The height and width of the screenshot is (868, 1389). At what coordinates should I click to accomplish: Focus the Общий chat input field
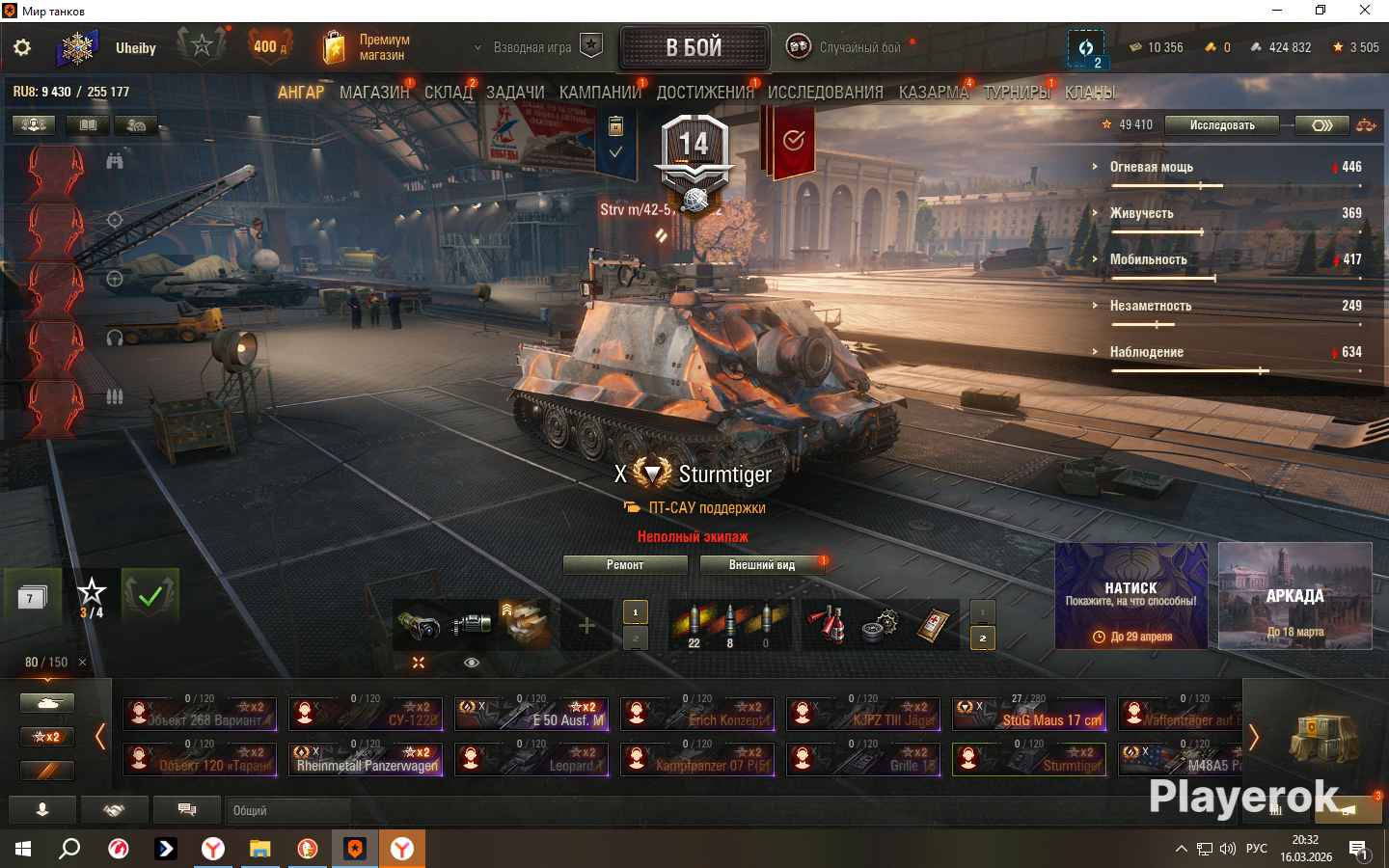[x=287, y=811]
